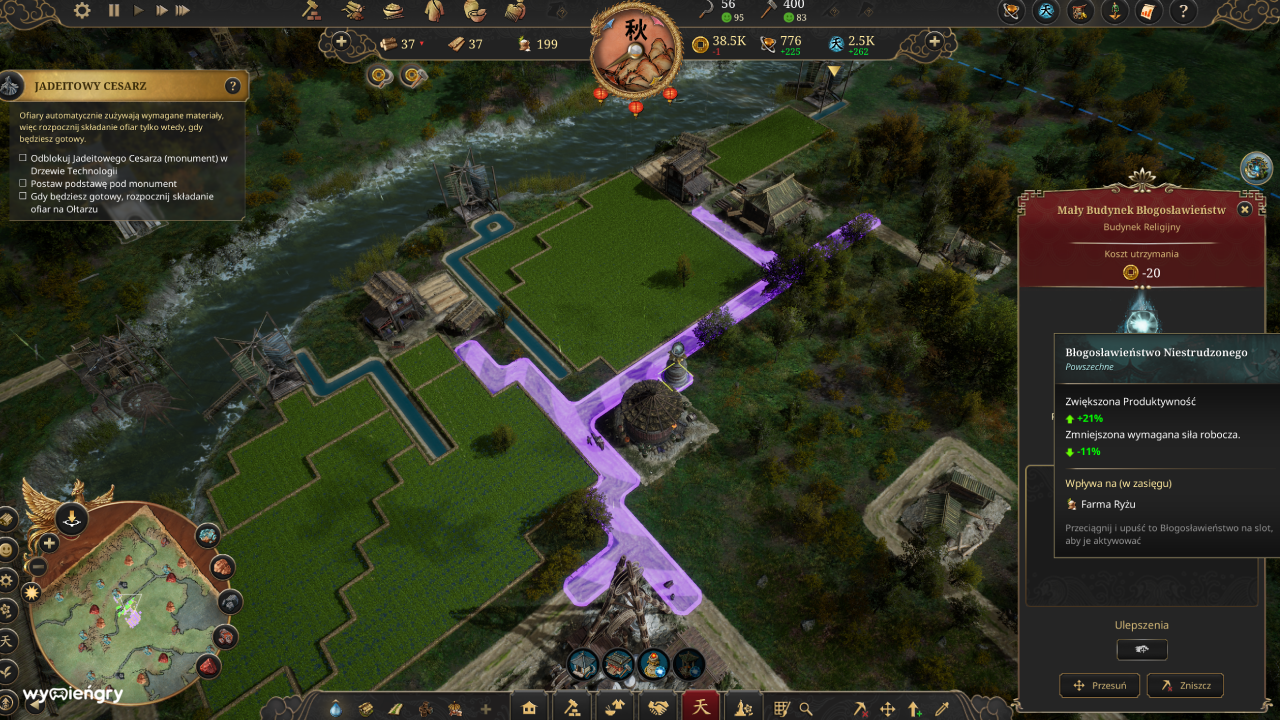Select the pipette copy tool
The image size is (1280, 720).
[939, 707]
